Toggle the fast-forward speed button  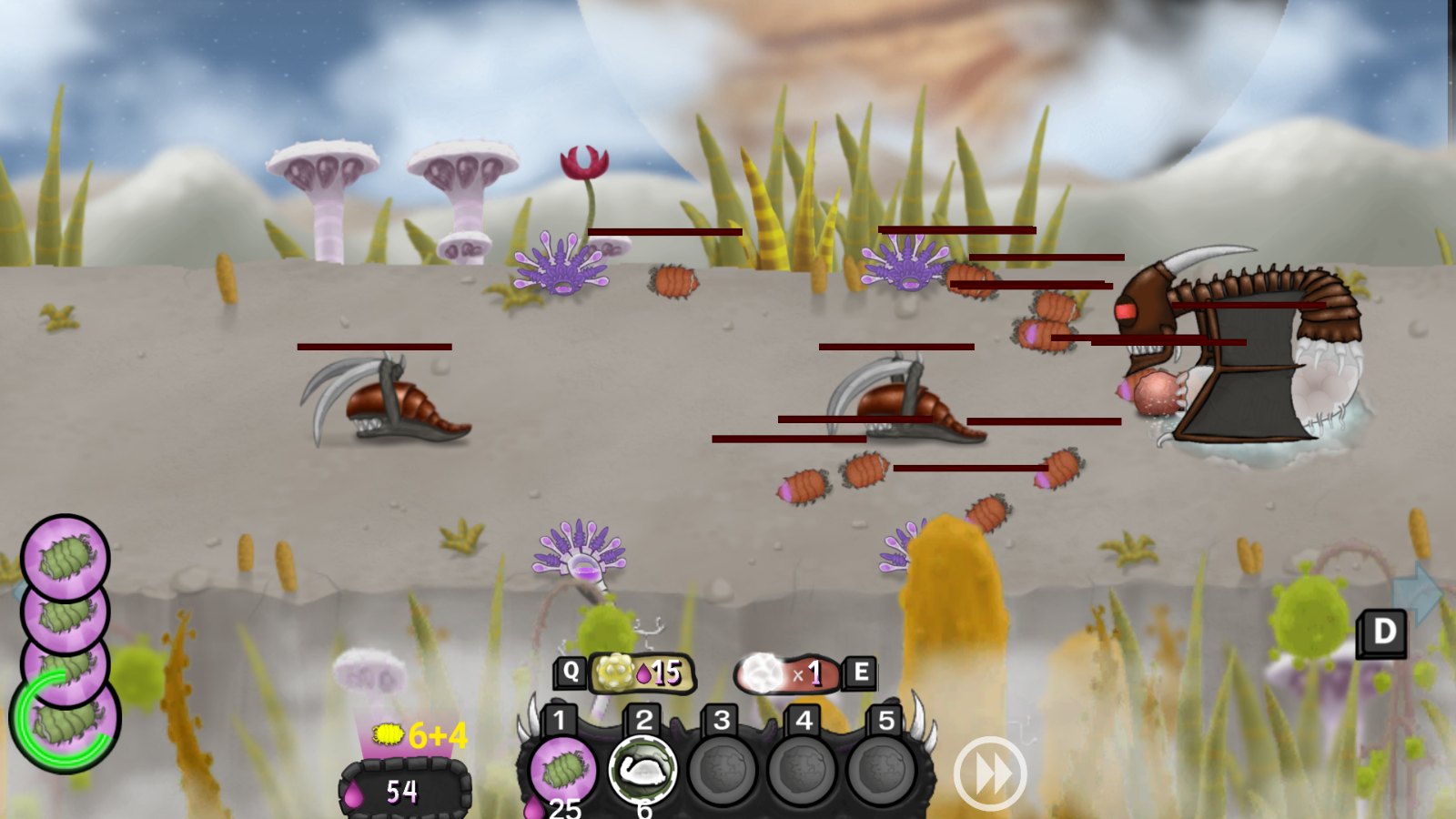tap(990, 773)
